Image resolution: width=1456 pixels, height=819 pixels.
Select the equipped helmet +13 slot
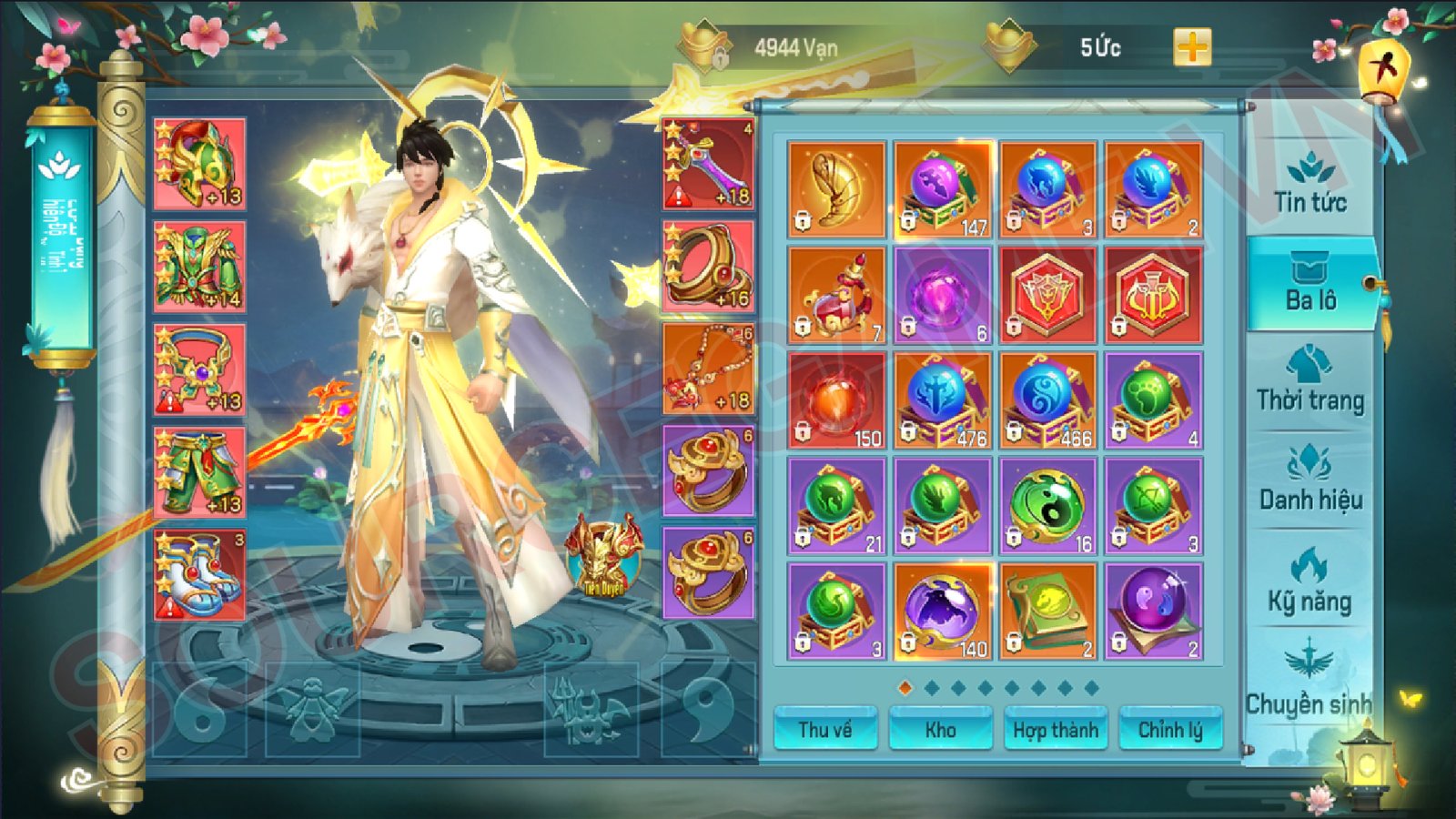pyautogui.click(x=199, y=164)
